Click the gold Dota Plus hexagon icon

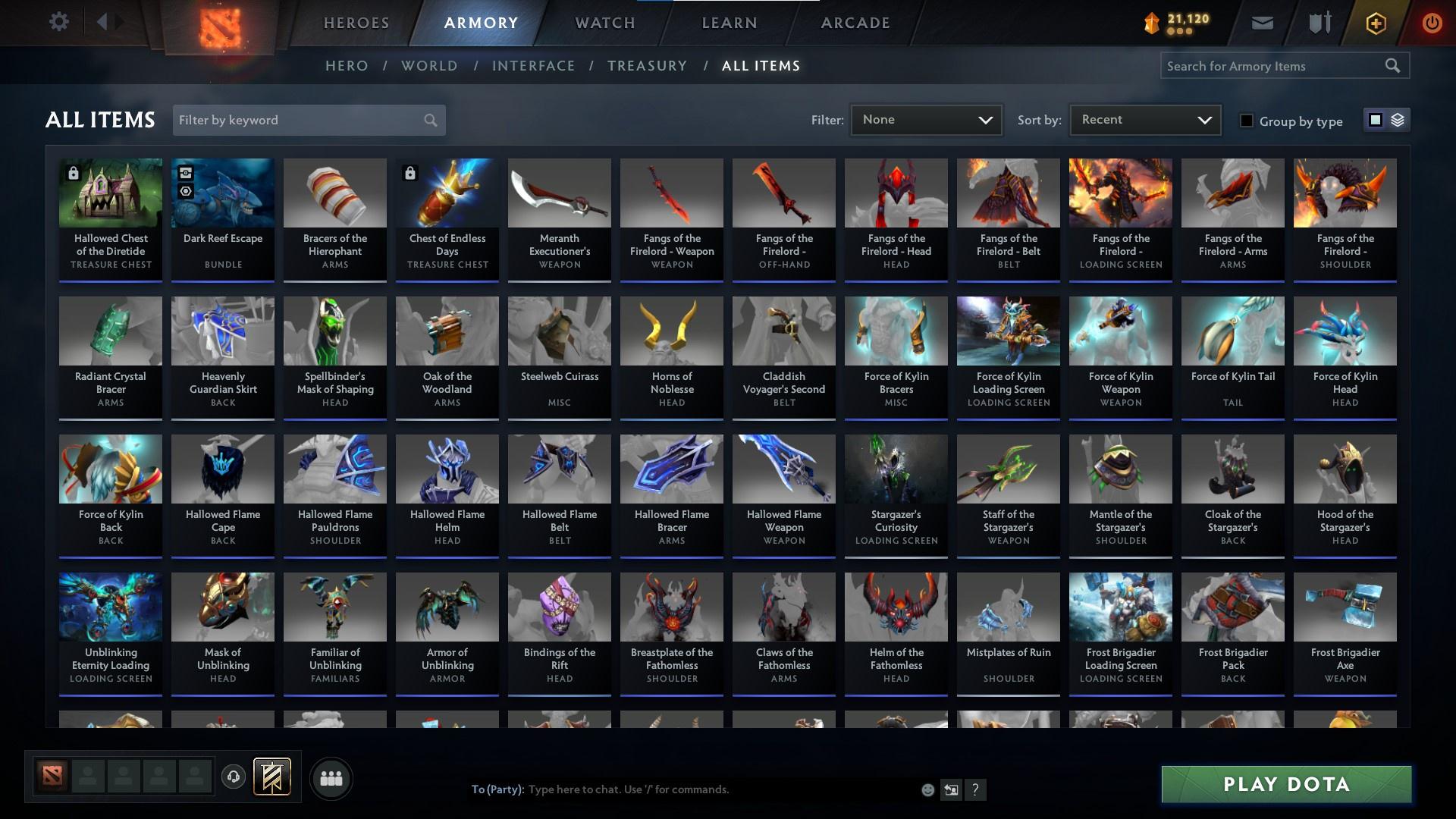tap(1375, 23)
